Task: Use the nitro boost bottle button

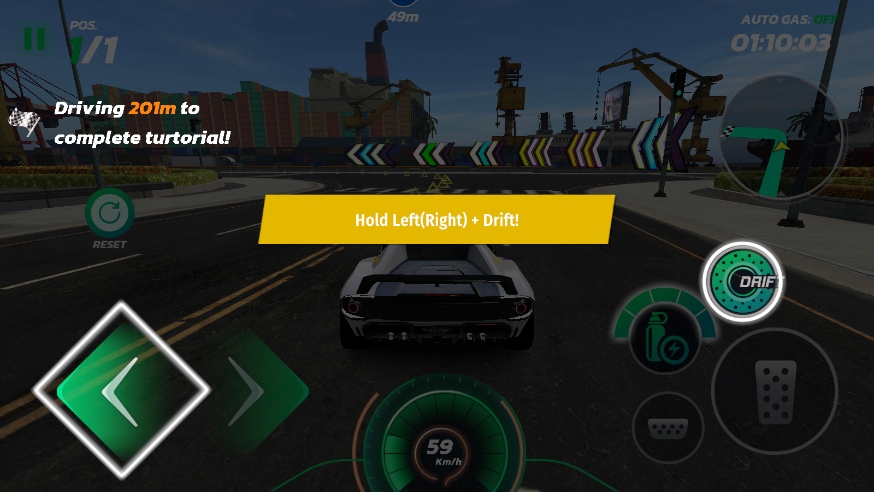Action: point(665,339)
